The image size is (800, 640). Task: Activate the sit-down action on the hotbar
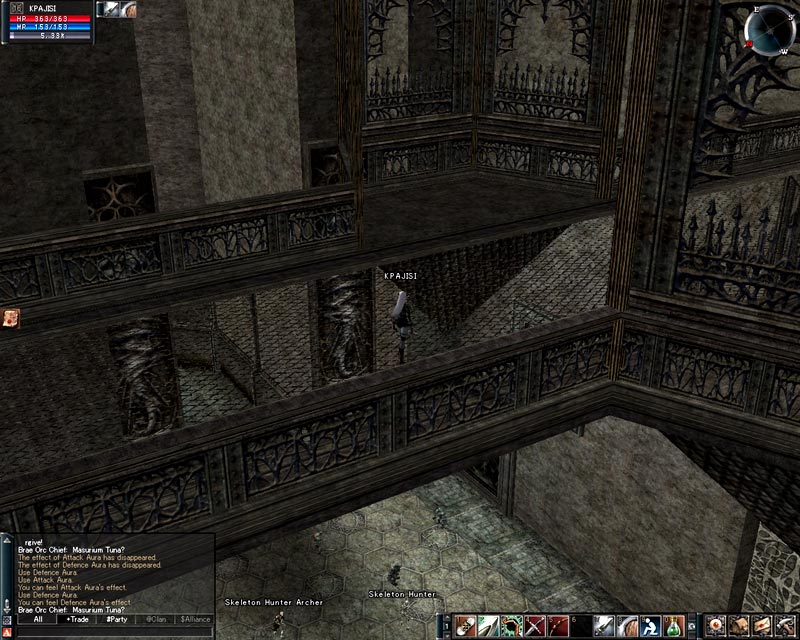649,626
